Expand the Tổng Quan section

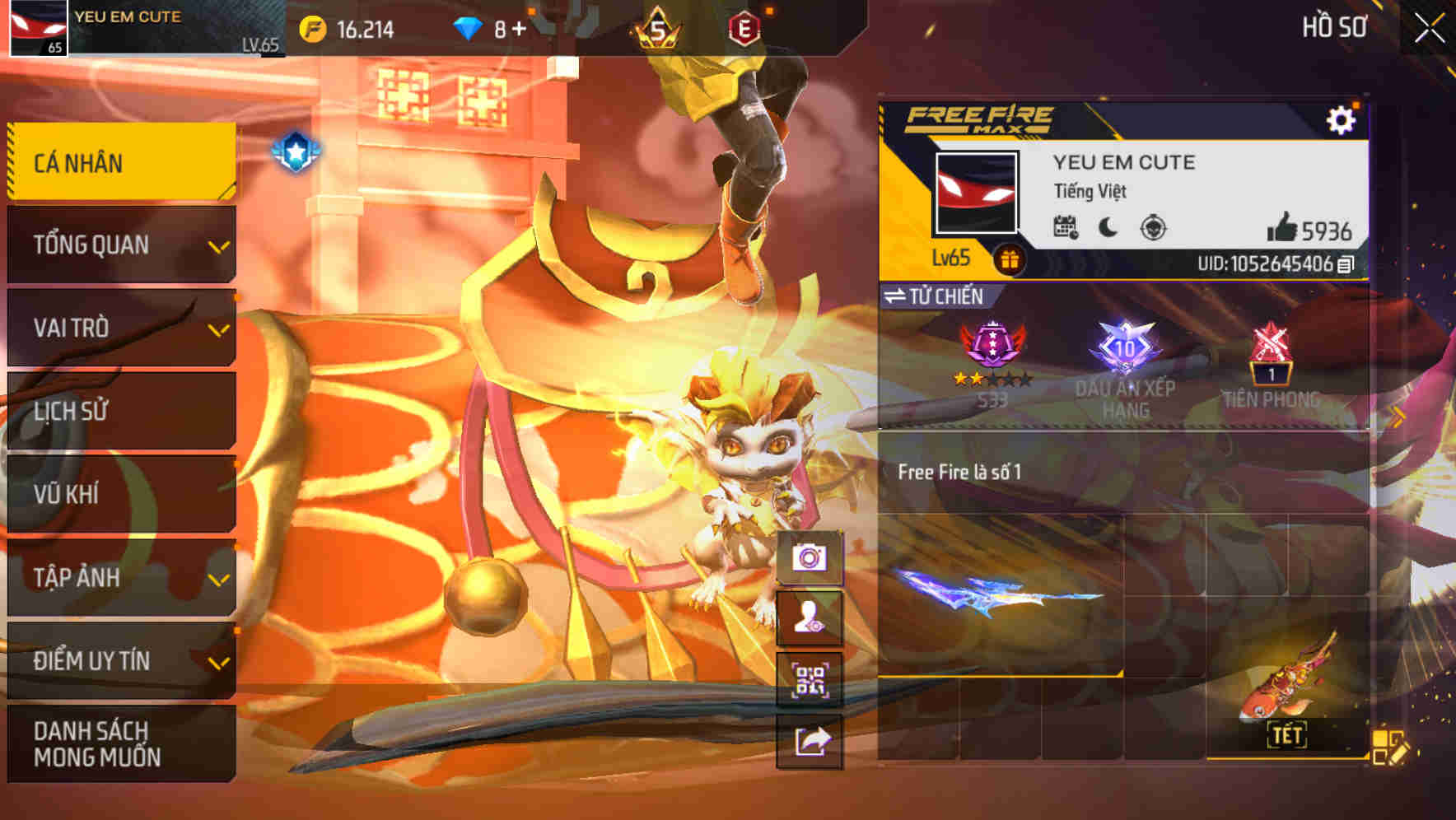coord(119,245)
